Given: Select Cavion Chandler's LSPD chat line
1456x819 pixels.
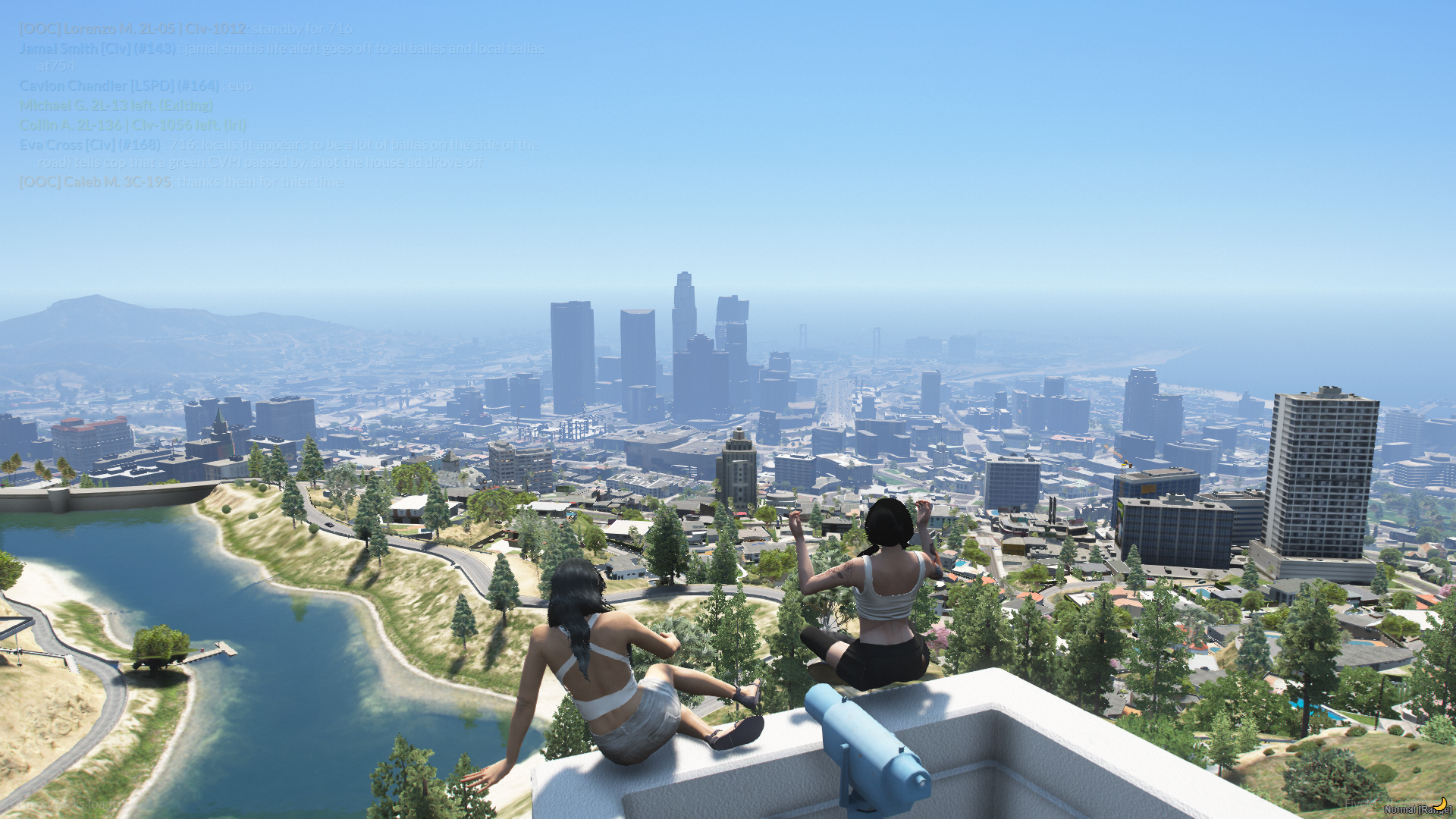Looking at the screenshot, I should click(136, 86).
